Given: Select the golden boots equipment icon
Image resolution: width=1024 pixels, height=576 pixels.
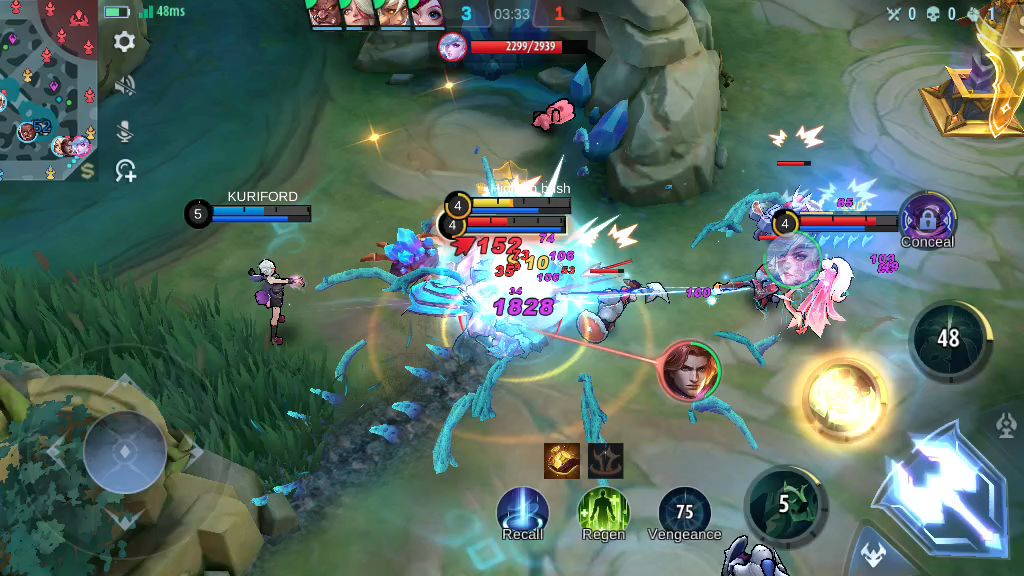Looking at the screenshot, I should 562,460.
